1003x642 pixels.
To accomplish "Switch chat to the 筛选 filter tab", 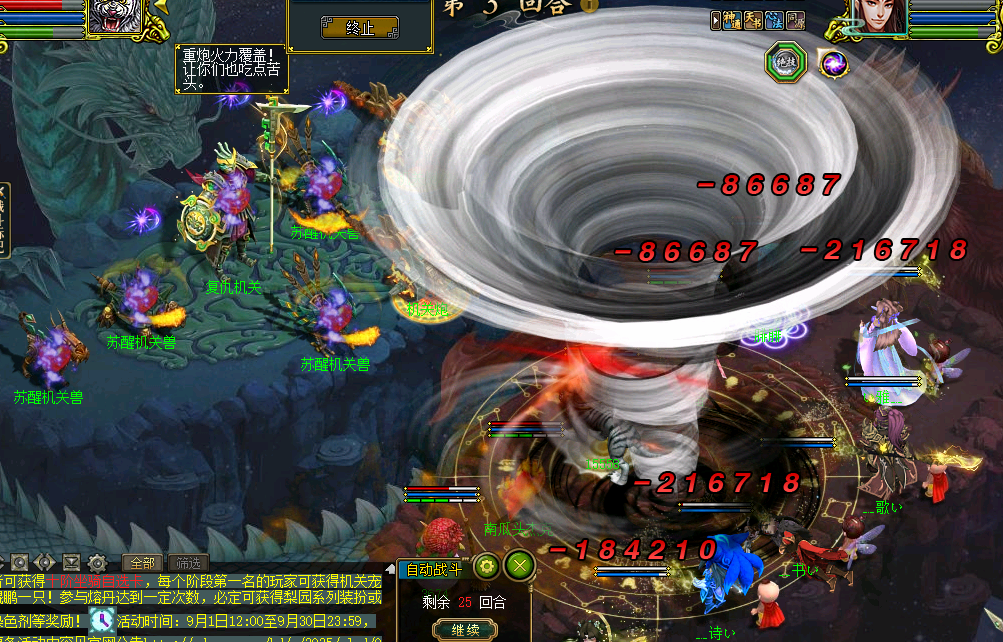I will (x=186, y=562).
